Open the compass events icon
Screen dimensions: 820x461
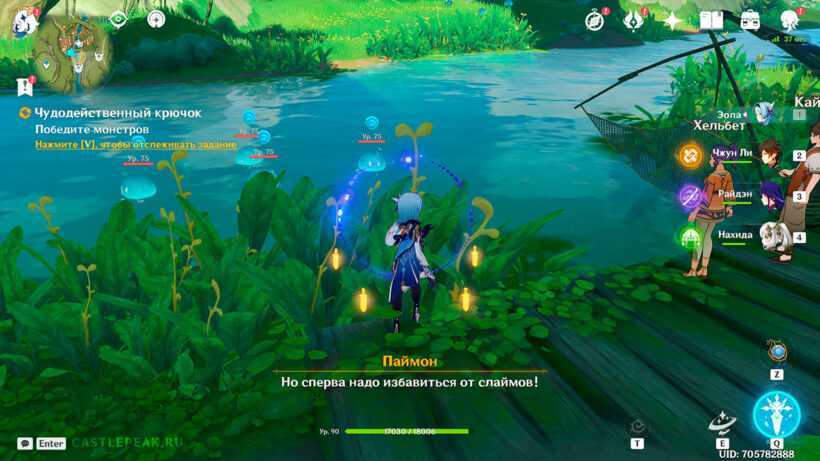pos(595,20)
